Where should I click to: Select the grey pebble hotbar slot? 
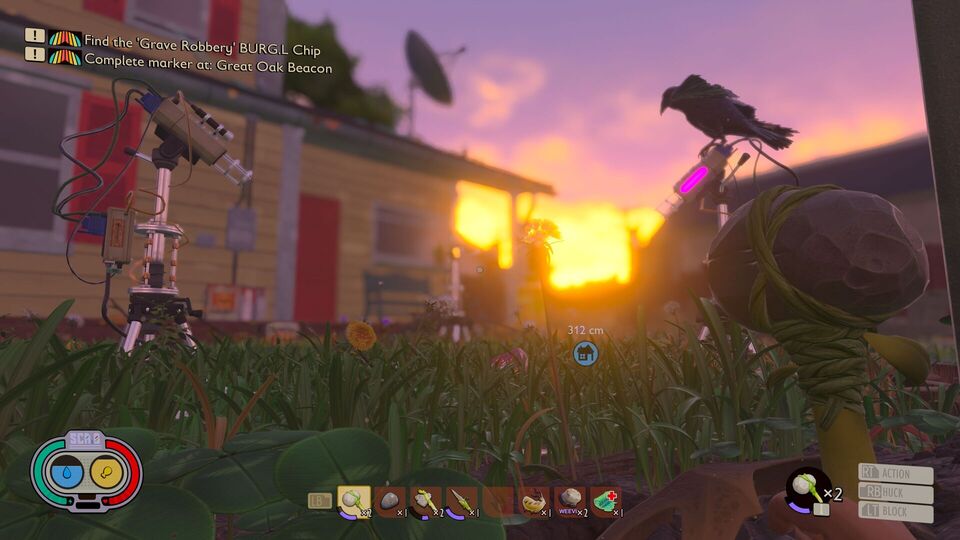[x=390, y=500]
